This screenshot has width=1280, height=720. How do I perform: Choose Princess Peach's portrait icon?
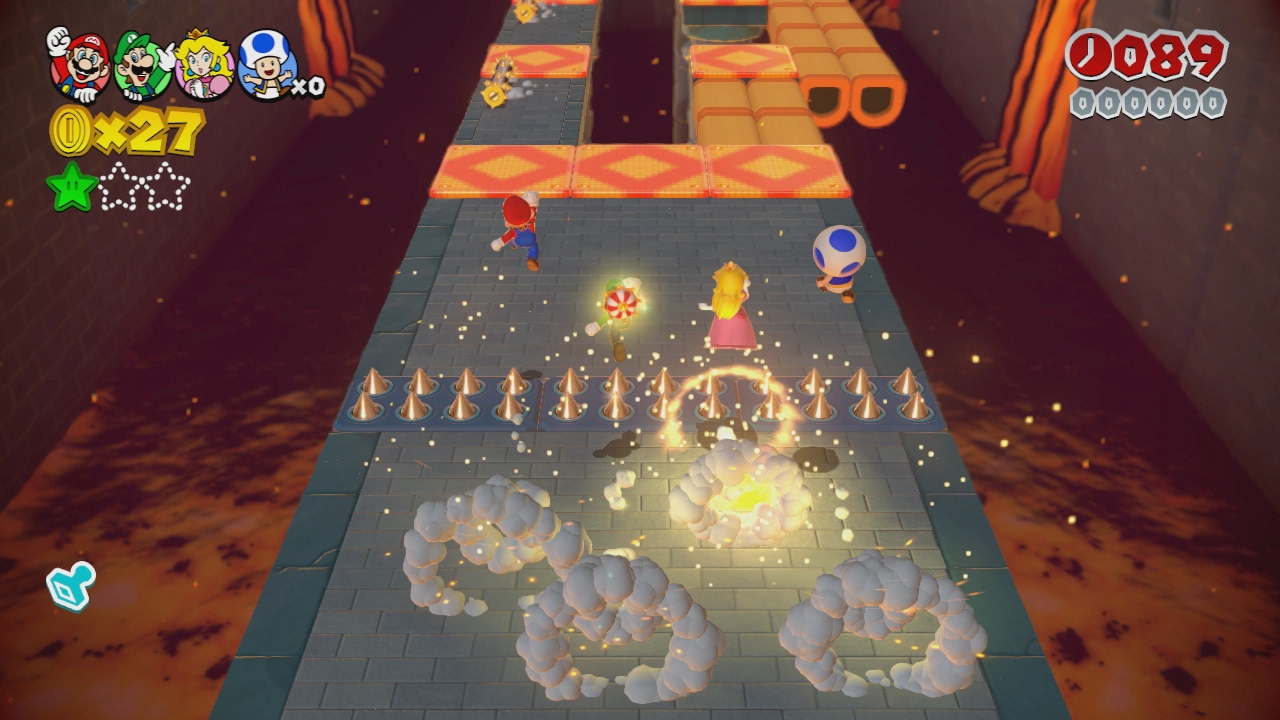pos(205,65)
